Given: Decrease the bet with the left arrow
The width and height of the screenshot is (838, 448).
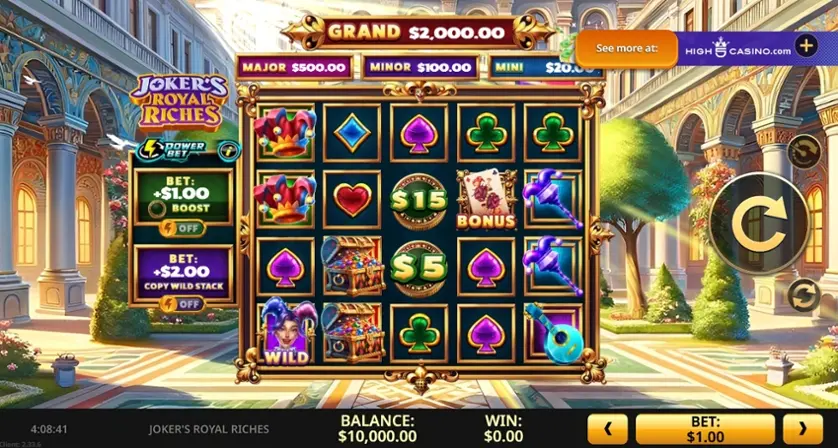Looking at the screenshot, I should pos(607,430).
